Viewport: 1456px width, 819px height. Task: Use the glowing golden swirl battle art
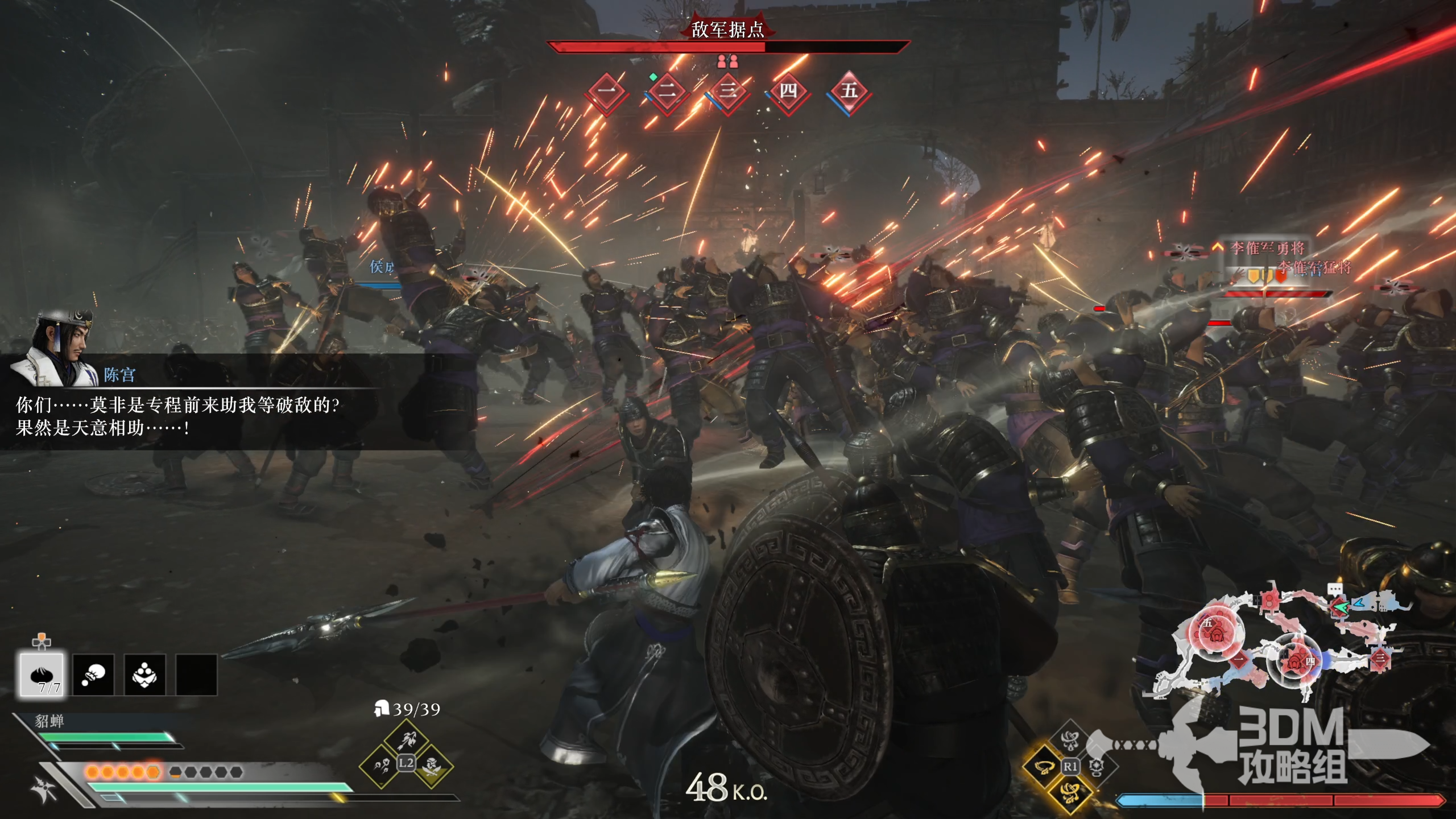tap(1070, 792)
